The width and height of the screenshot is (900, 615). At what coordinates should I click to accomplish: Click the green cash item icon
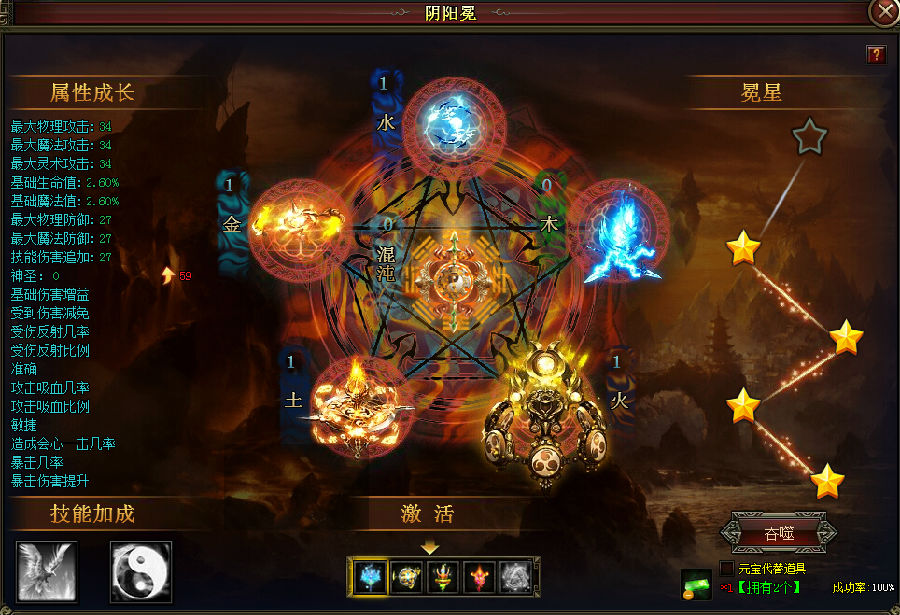697,584
